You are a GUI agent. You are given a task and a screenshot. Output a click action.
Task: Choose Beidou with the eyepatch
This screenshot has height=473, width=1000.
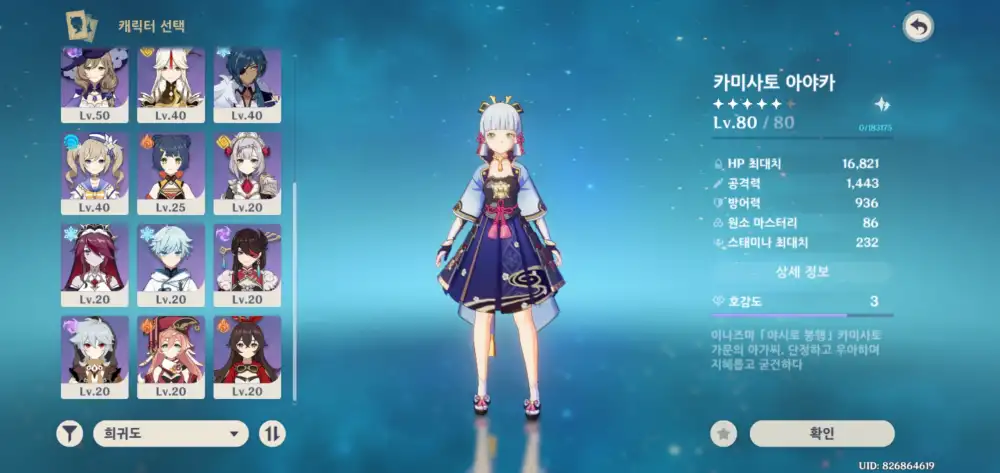tap(246, 263)
